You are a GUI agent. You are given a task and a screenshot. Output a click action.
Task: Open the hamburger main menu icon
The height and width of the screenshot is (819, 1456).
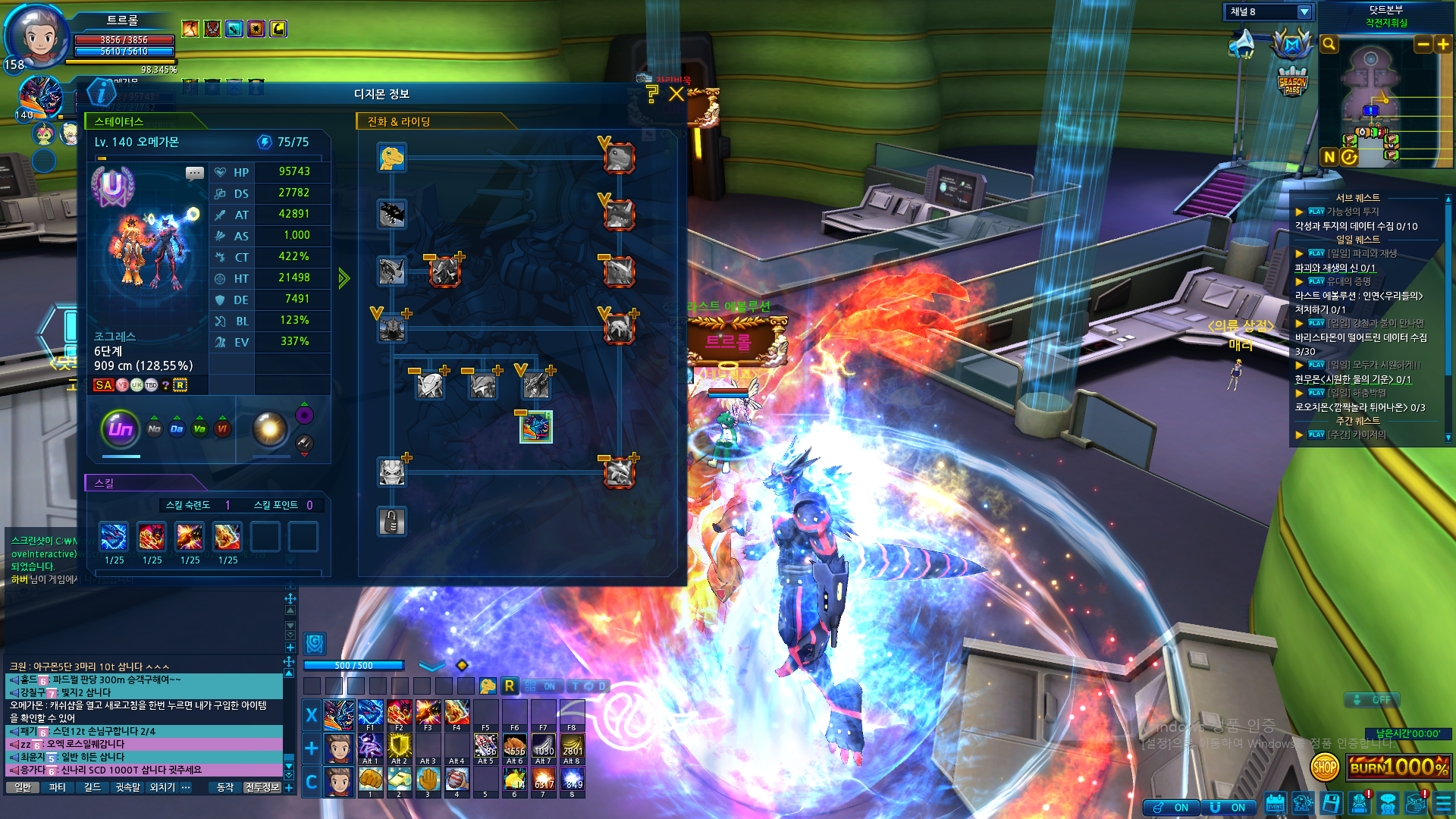[x=1443, y=804]
